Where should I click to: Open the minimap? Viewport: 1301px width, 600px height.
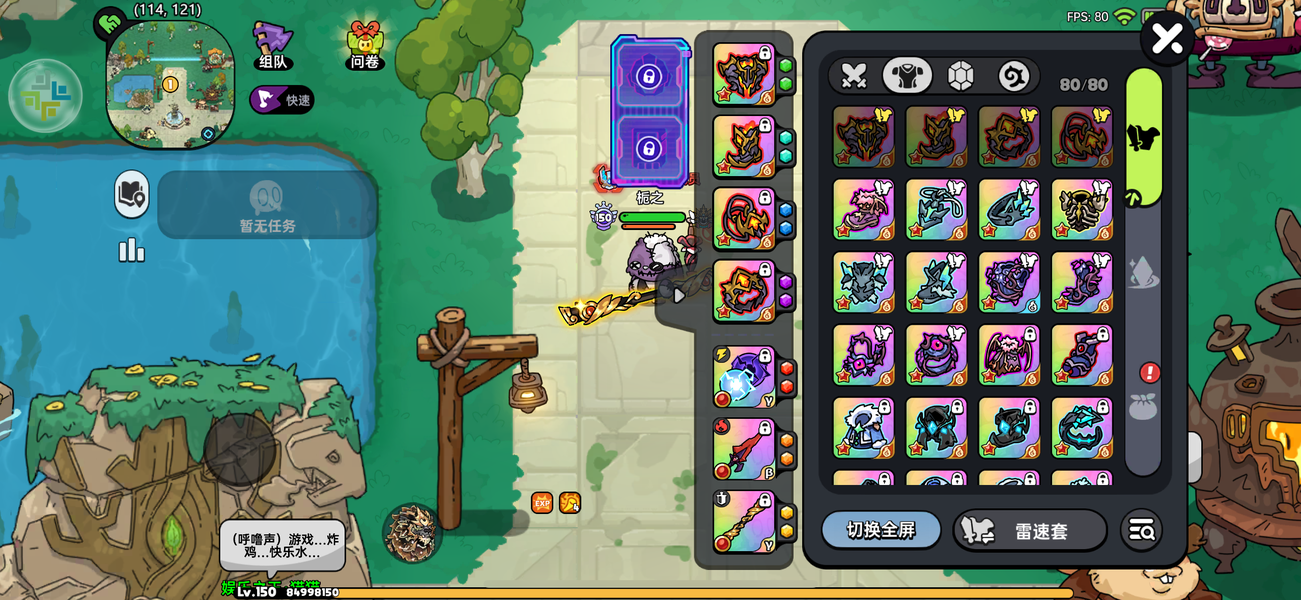[170, 85]
